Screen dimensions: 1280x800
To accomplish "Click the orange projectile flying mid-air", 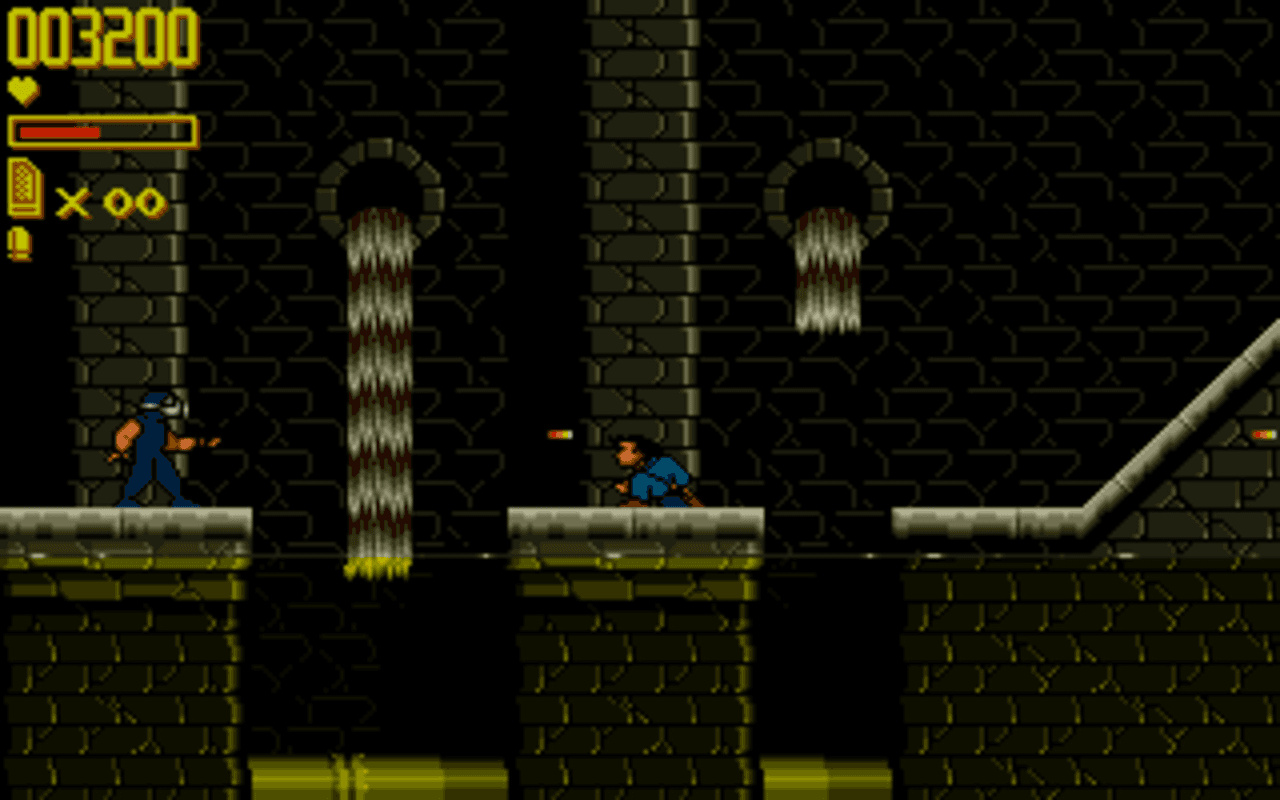I will pyautogui.click(x=558, y=435).
